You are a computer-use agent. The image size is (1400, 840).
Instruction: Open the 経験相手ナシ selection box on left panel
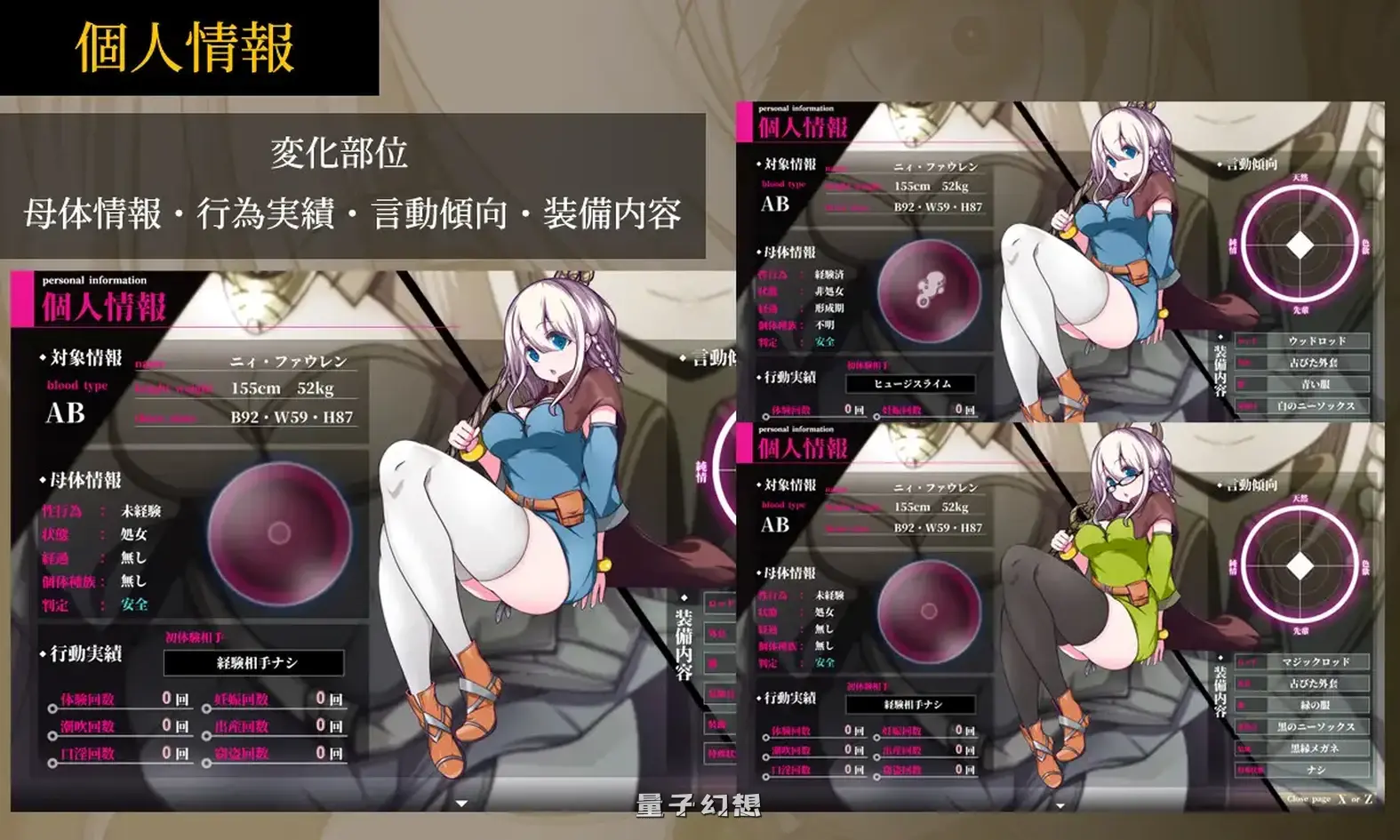tap(252, 662)
